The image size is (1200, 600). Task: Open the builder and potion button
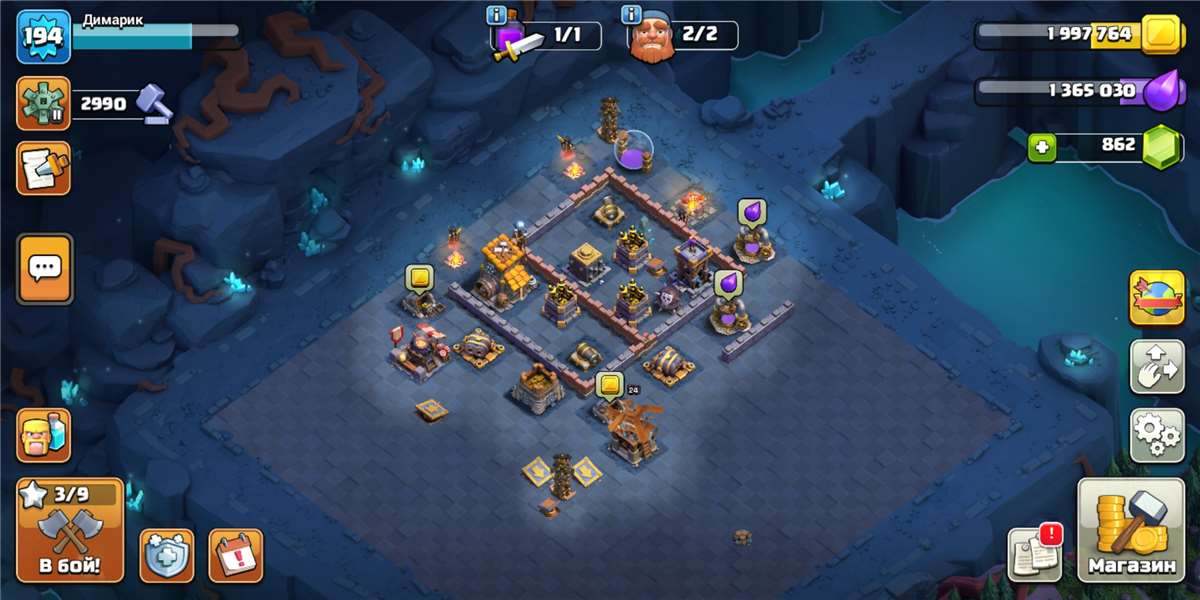point(43,436)
